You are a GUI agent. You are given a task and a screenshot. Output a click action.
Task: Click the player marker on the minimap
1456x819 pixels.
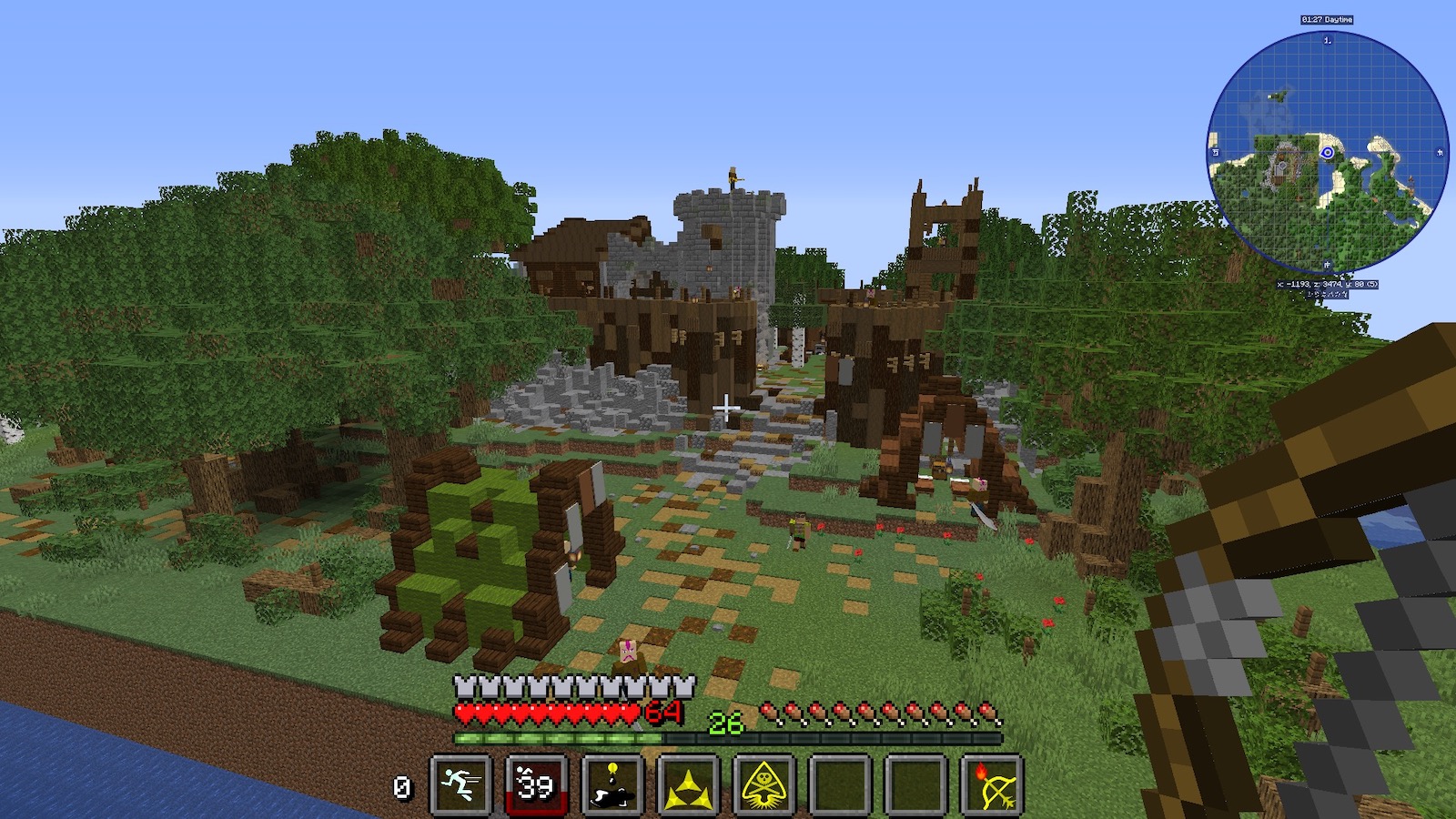click(1328, 152)
